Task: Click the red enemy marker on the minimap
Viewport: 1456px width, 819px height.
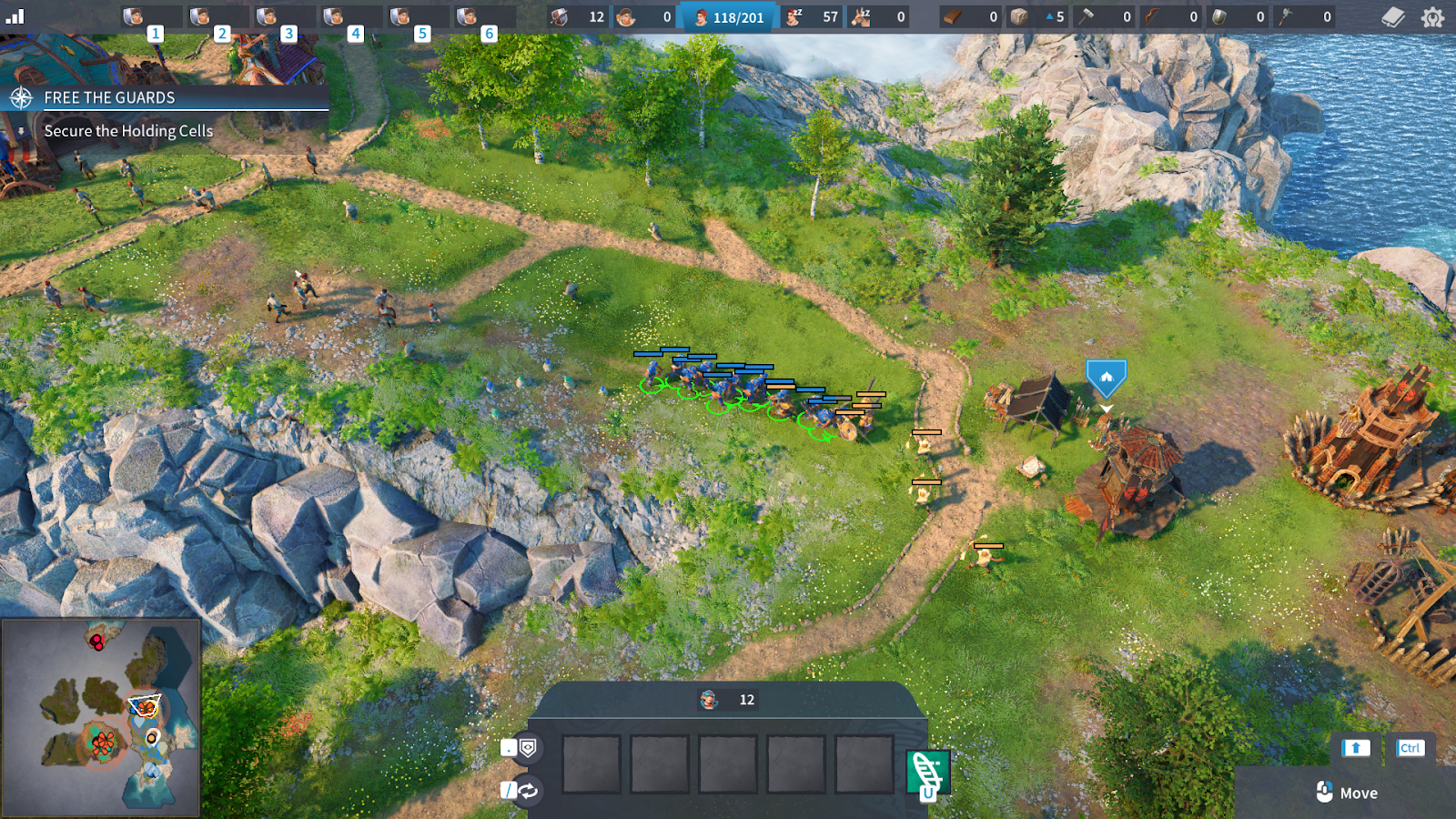Action: (96, 642)
